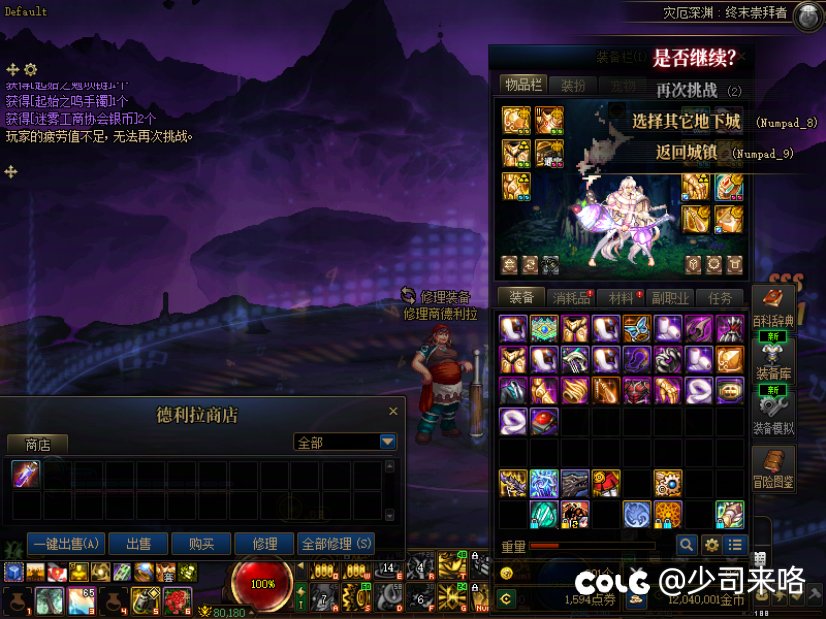Switch to the 消耗品 inventory tab

tap(572, 298)
